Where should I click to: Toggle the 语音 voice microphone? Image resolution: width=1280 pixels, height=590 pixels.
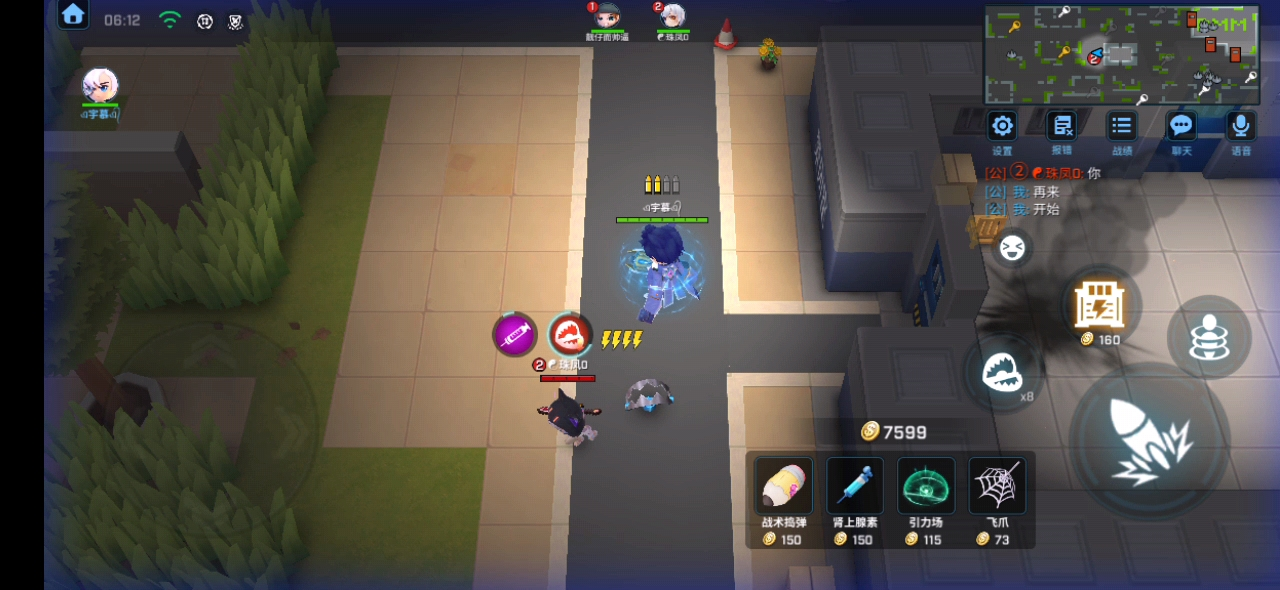(x=1241, y=127)
